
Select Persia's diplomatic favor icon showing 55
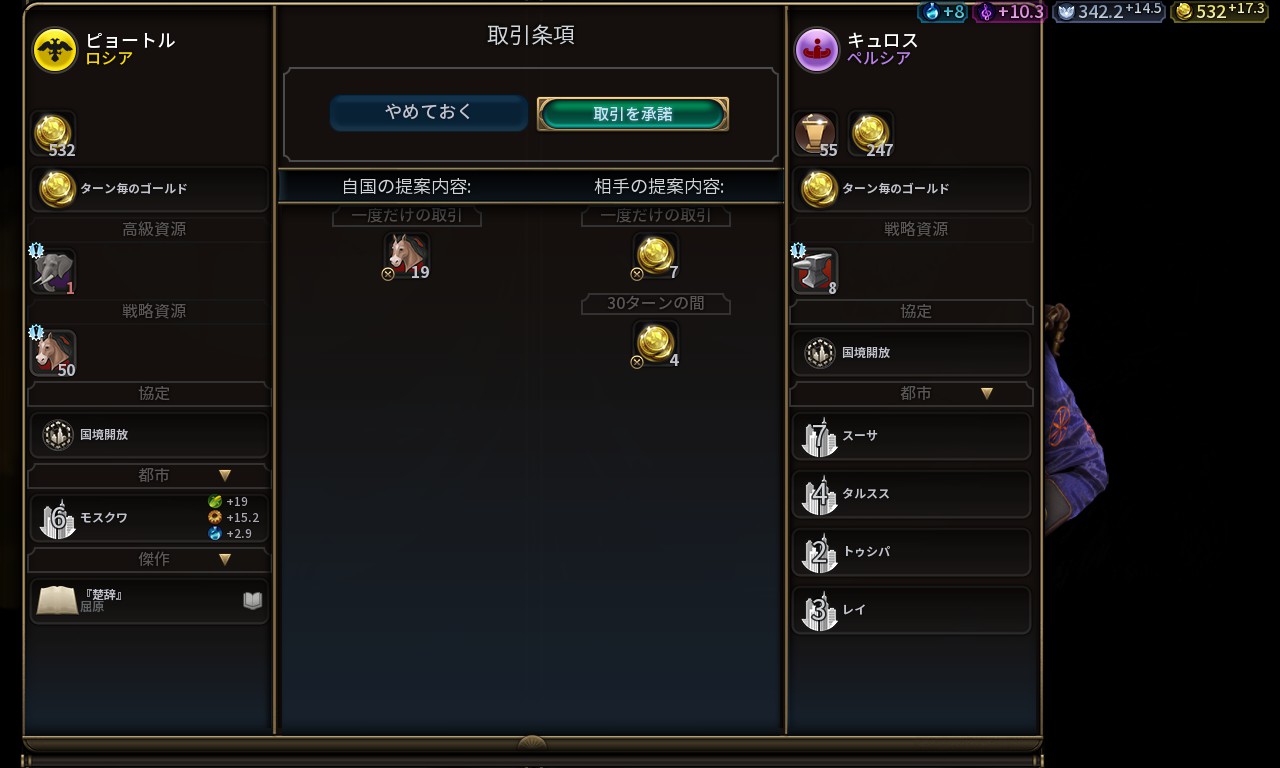tap(815, 134)
